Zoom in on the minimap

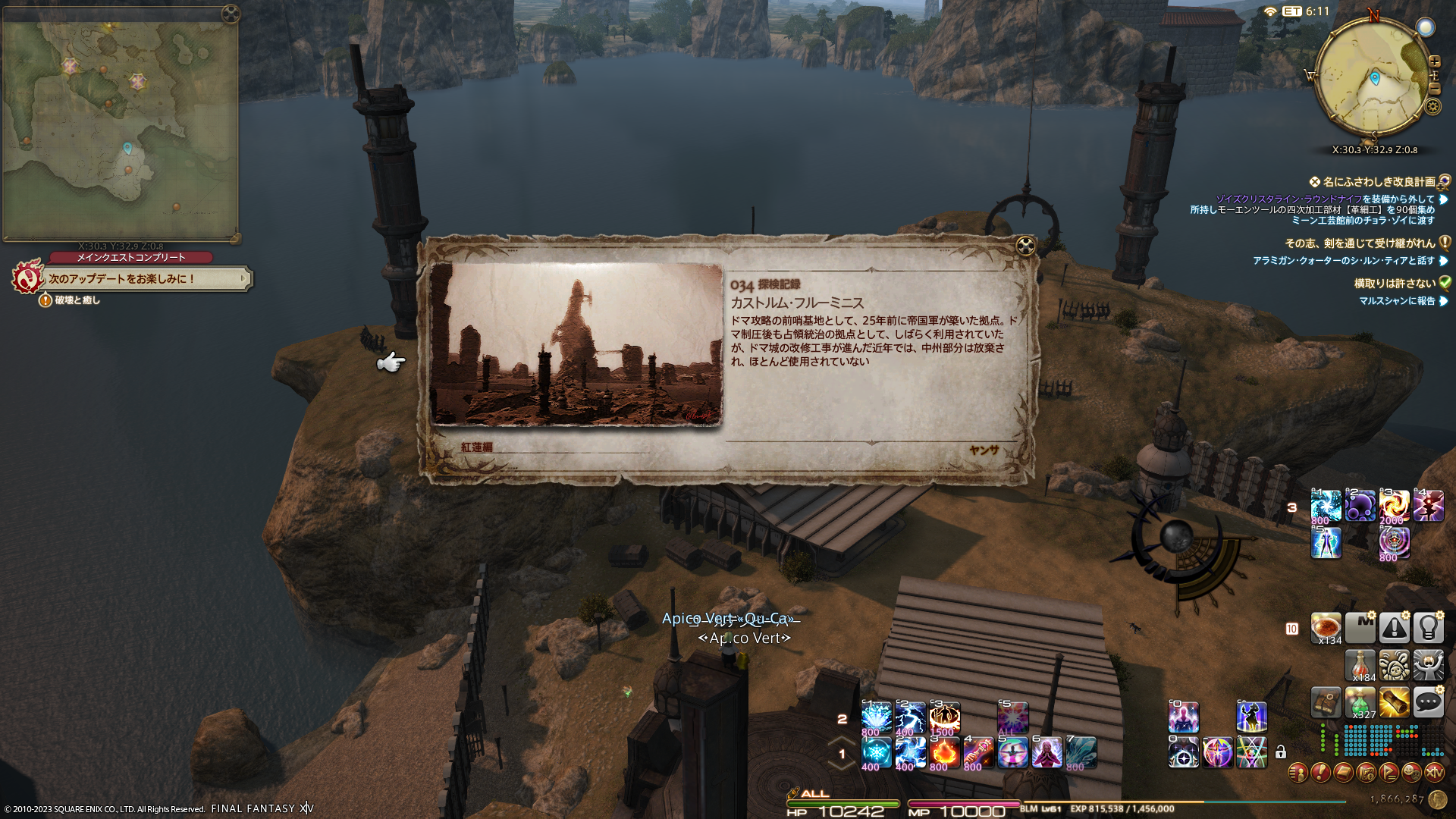tap(1434, 61)
